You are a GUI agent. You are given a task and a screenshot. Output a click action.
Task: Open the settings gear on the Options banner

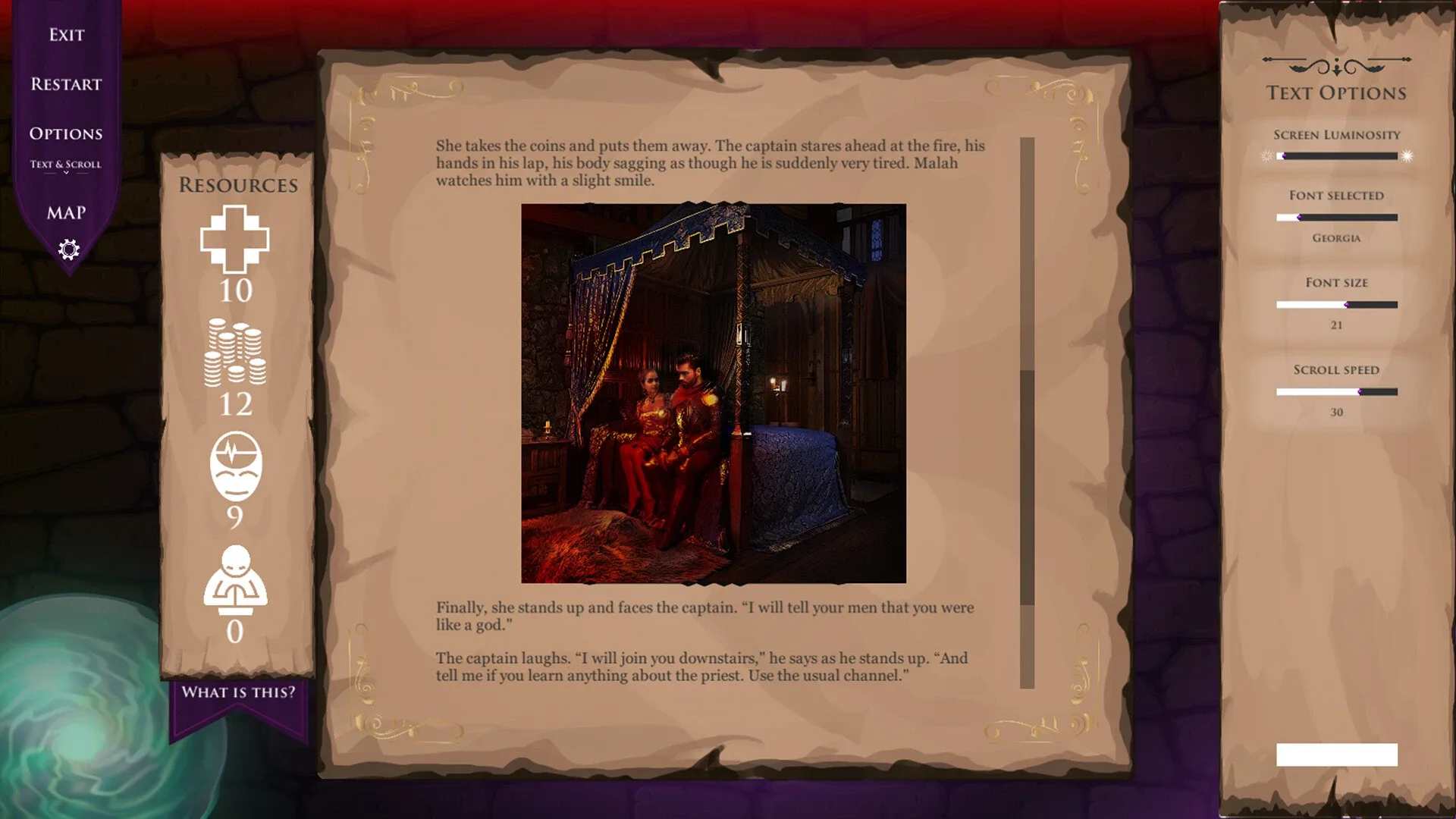67,249
